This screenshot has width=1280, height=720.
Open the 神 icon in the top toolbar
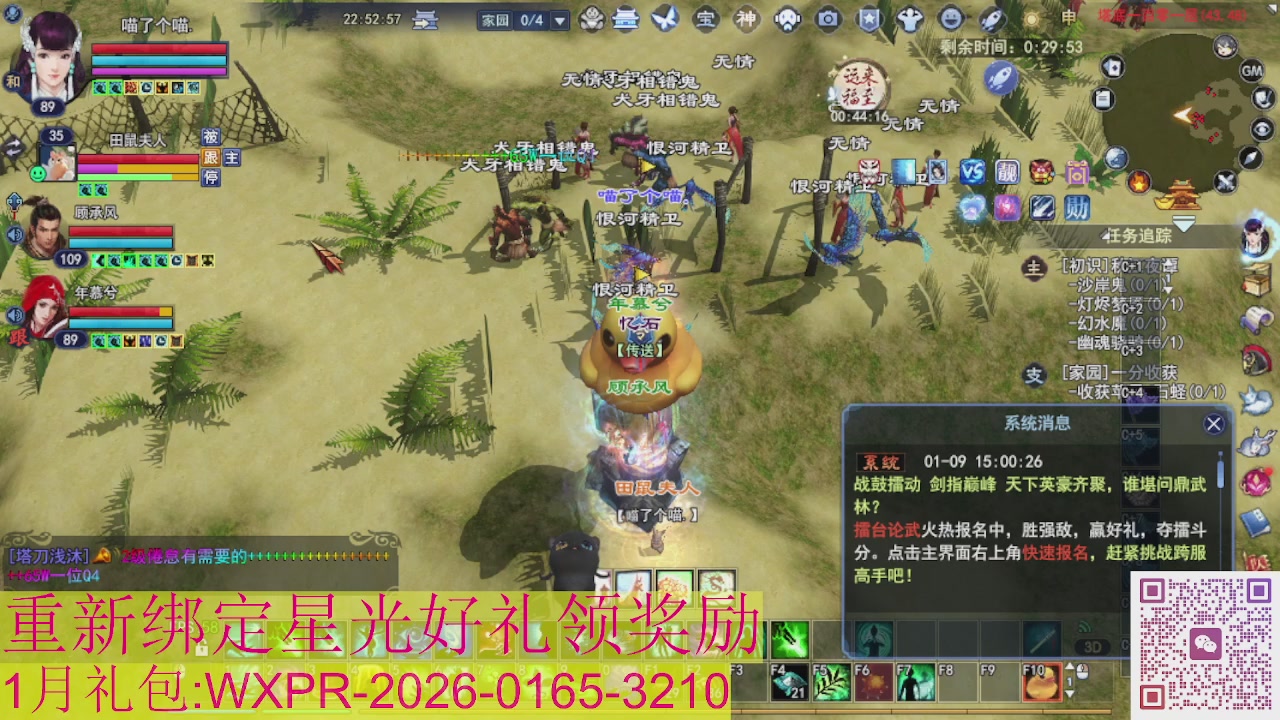(744, 18)
